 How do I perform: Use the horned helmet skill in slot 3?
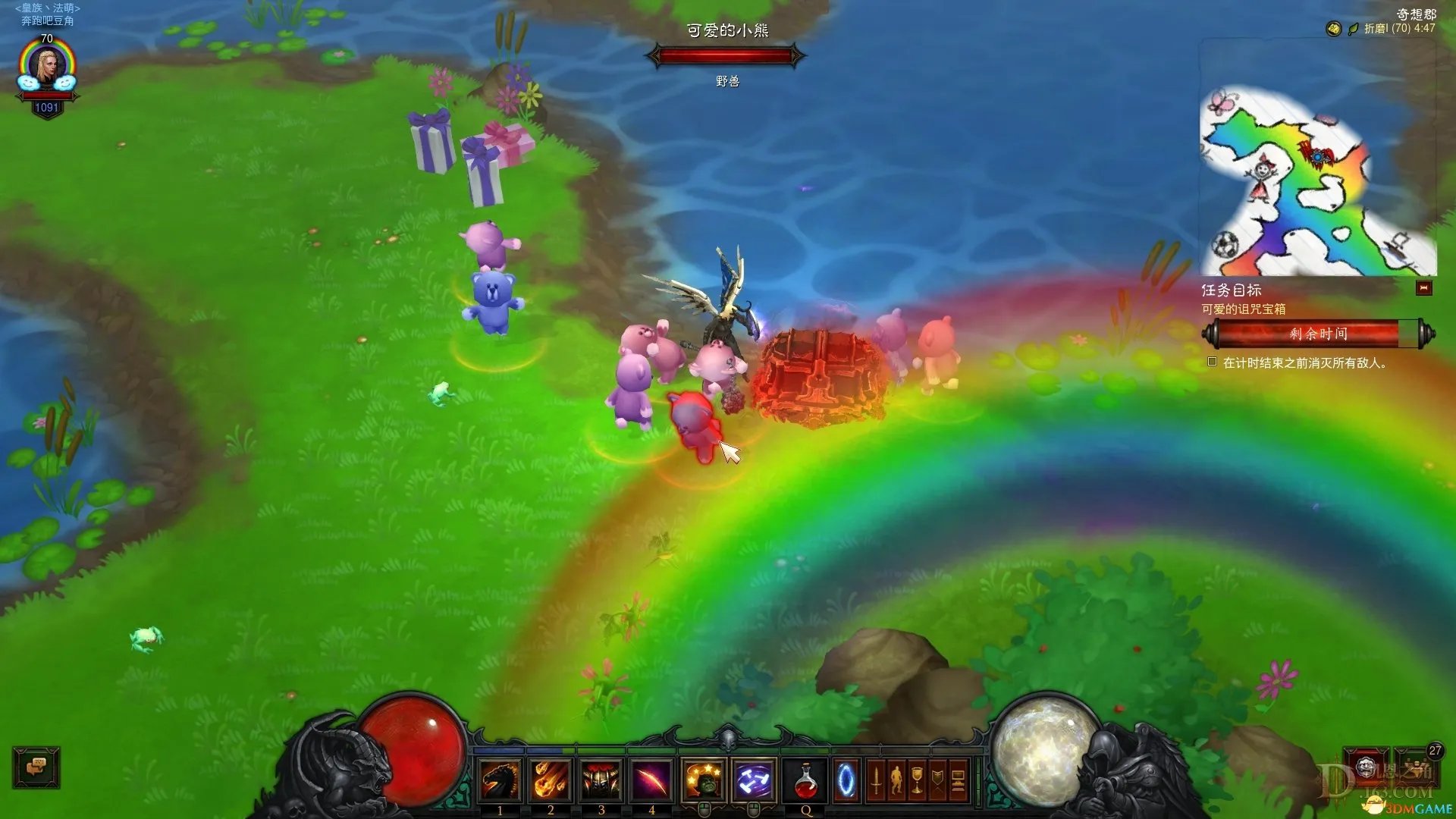tap(601, 780)
